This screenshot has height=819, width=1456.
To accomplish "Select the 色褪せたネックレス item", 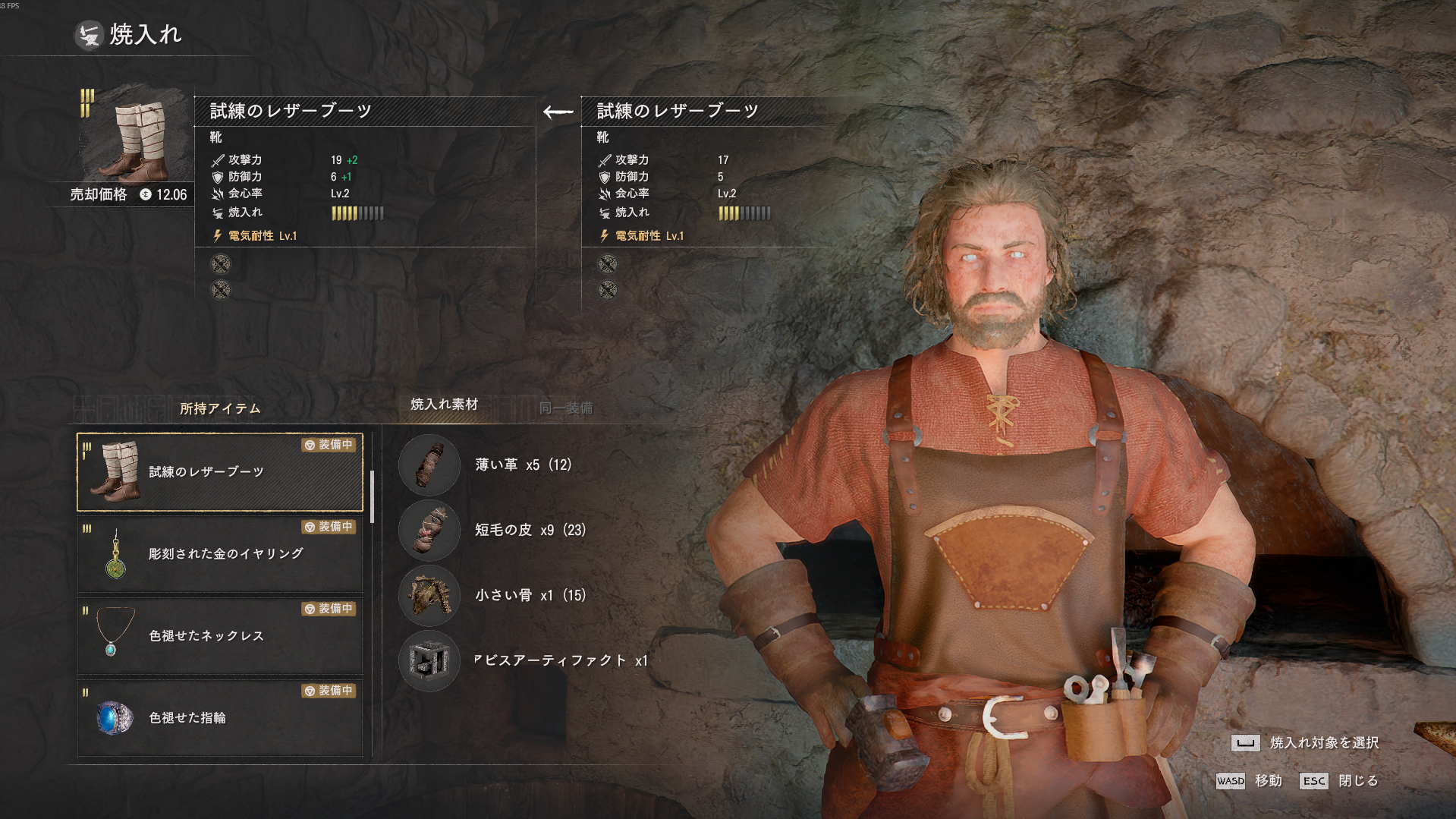I will click(220, 636).
